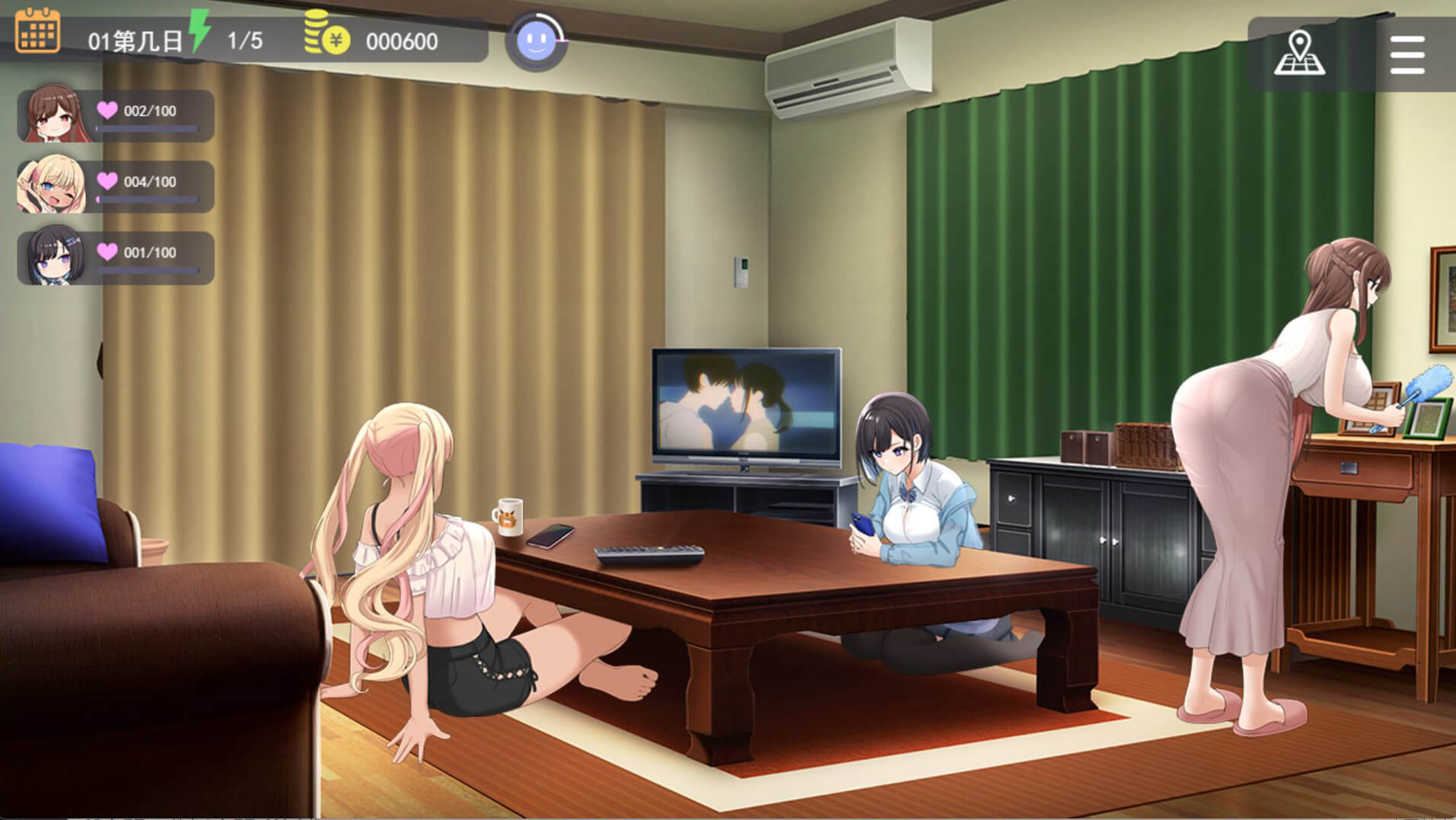The height and width of the screenshot is (820, 1456).
Task: Click the green lightning energy icon
Action: coord(199,30)
